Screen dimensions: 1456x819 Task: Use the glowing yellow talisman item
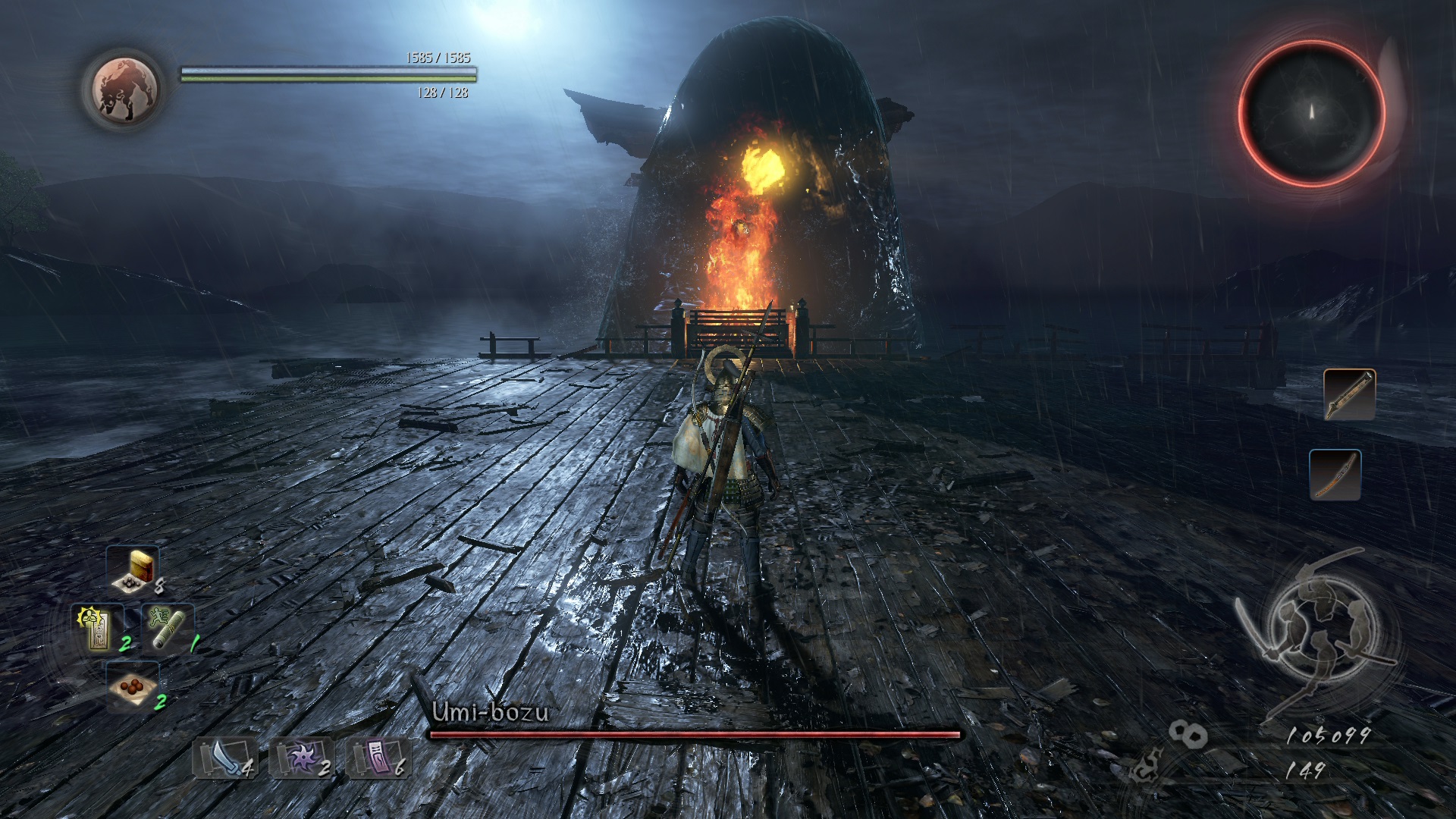click(97, 629)
